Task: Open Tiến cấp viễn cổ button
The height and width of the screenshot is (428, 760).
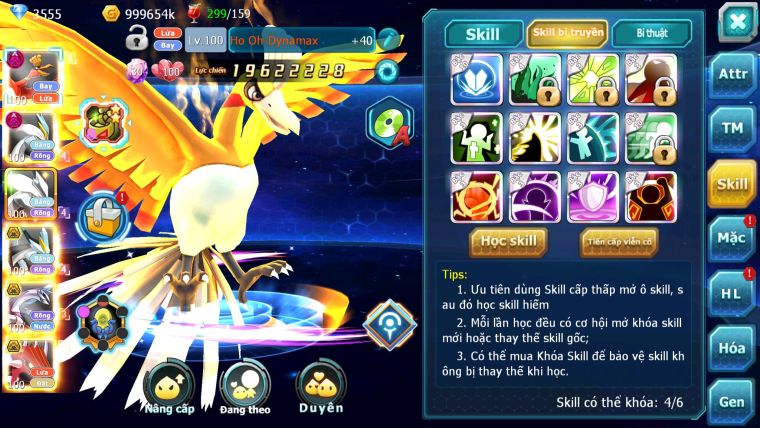Action: (618, 241)
